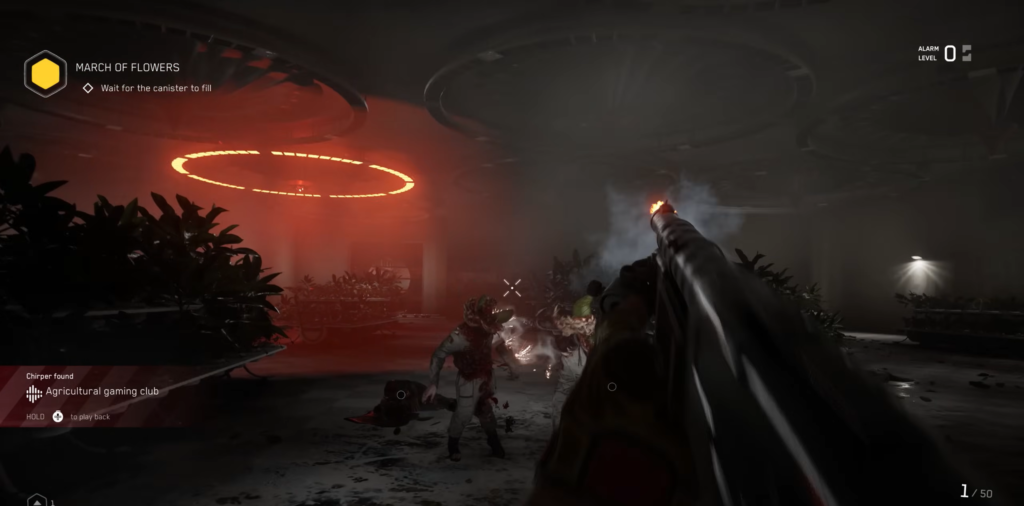
Task: Select the March of Flowers objective tracker
Action: 127,68
